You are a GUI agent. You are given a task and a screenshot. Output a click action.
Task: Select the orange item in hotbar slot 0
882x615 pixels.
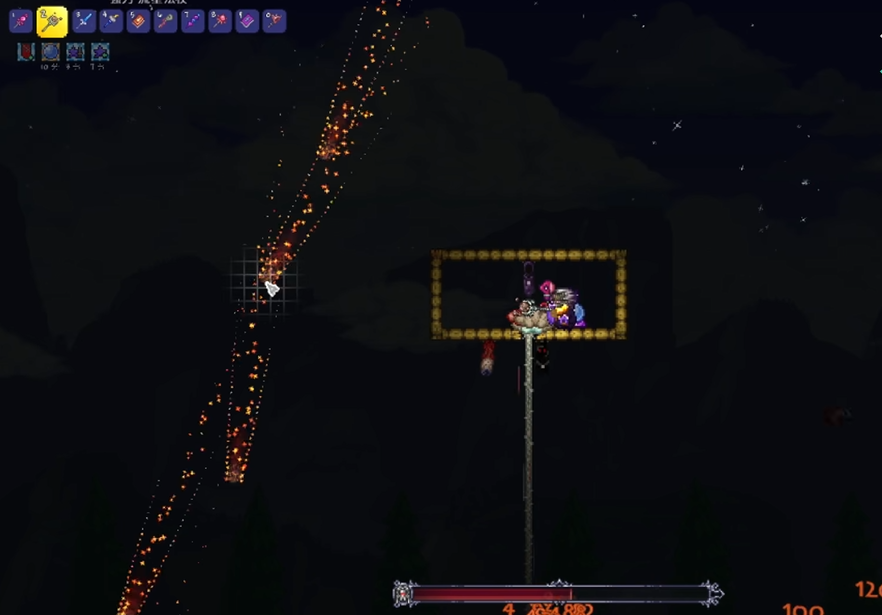[x=273, y=21]
